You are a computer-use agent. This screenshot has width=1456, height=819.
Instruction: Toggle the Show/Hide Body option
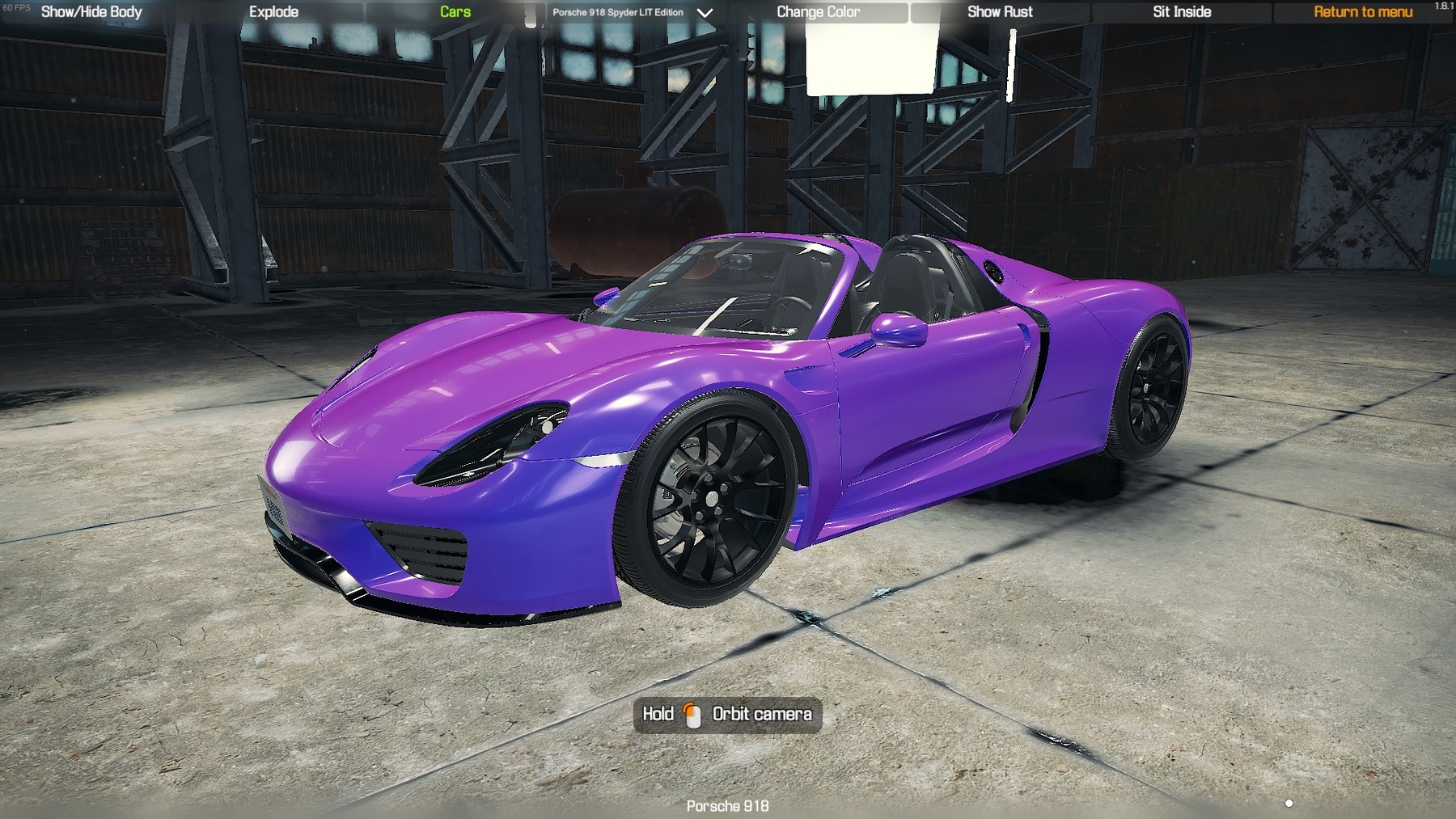click(91, 12)
